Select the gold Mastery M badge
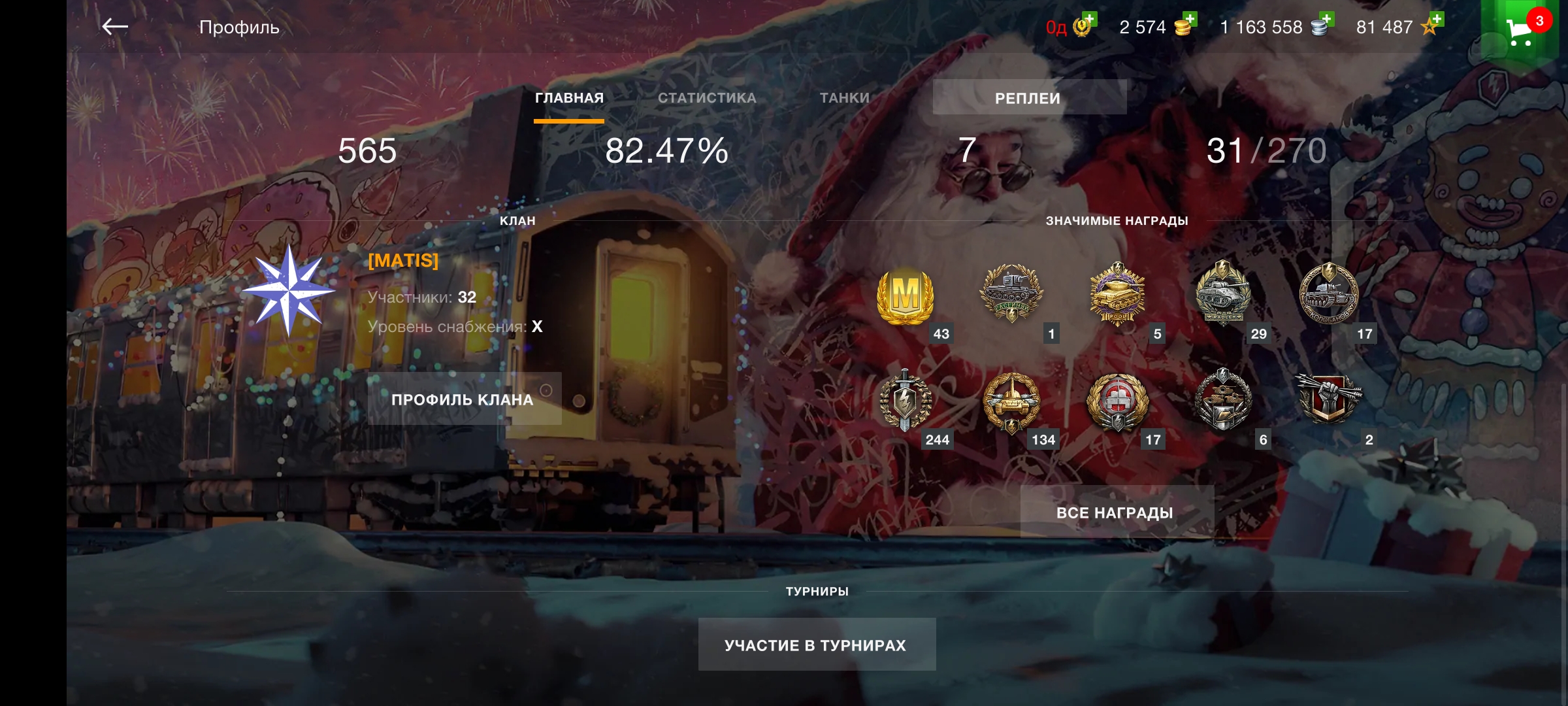 coord(905,295)
